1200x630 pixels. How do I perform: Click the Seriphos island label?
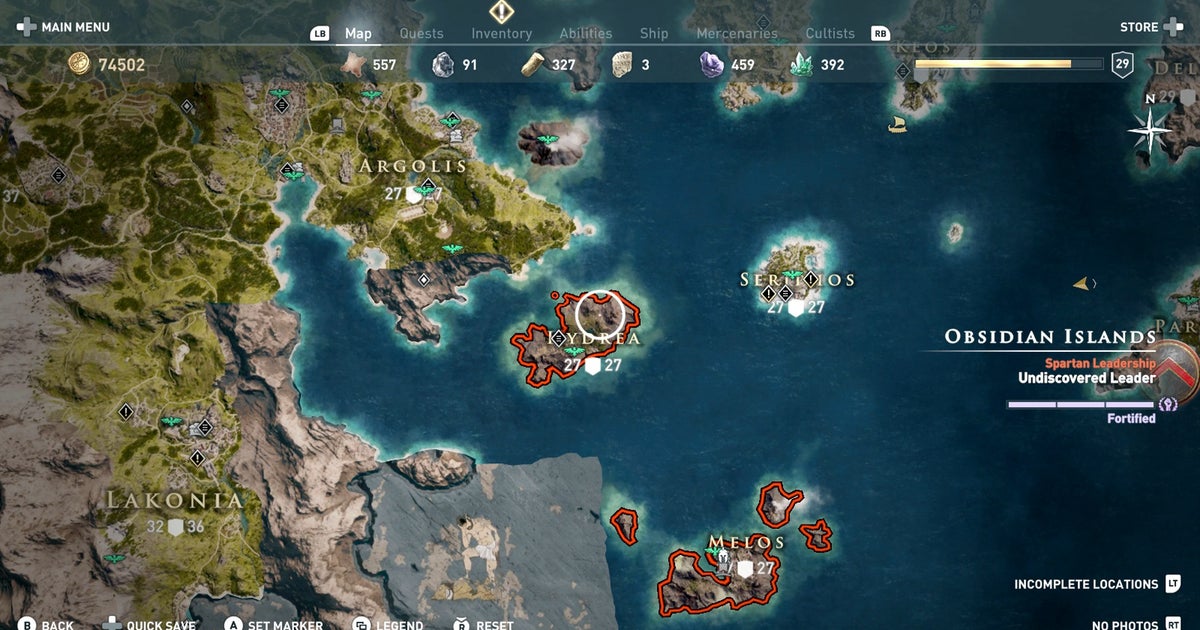point(797,280)
